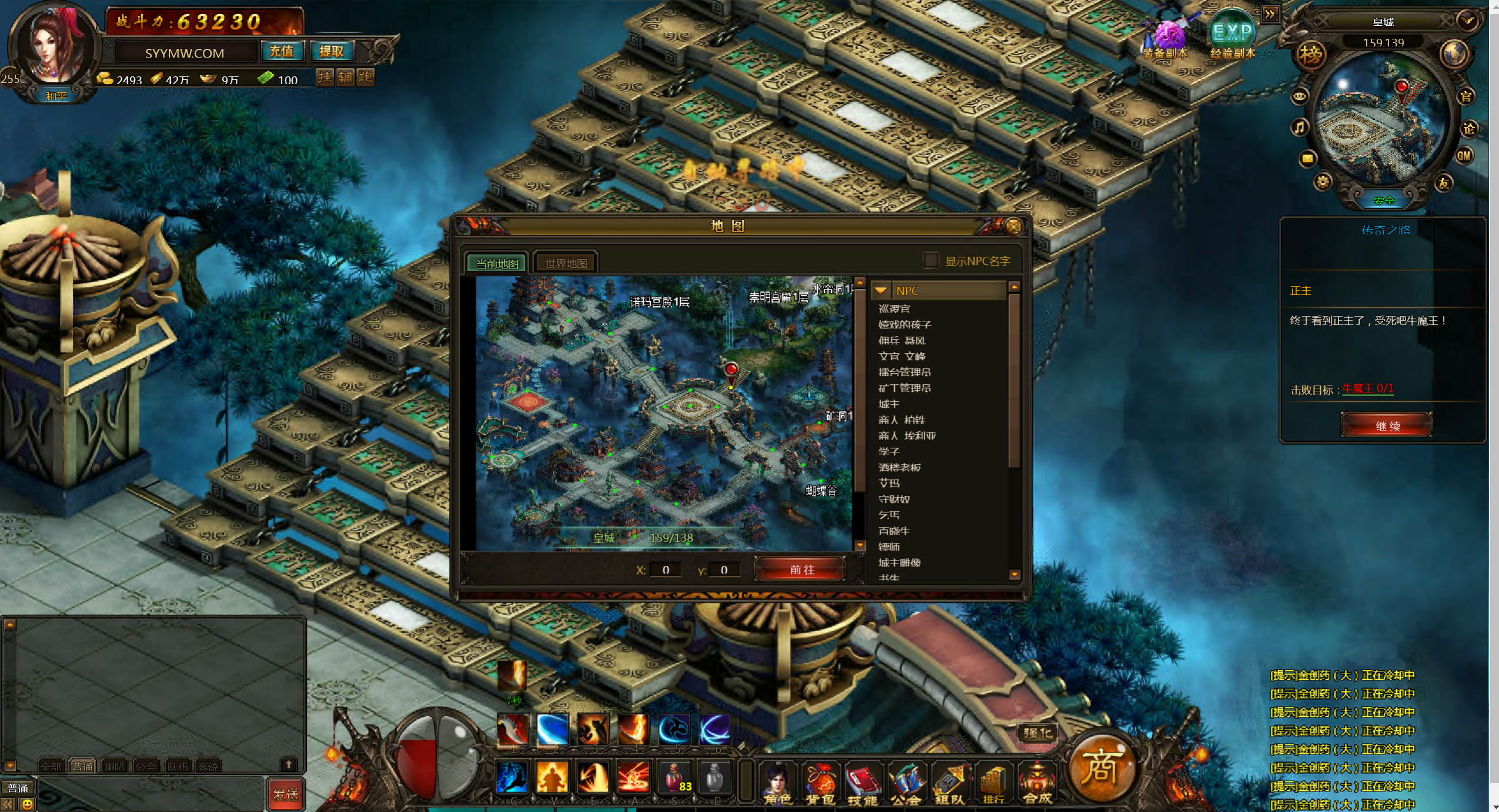1499x812 pixels.
Task: Toggle music with the note icon
Action: click(x=1299, y=127)
